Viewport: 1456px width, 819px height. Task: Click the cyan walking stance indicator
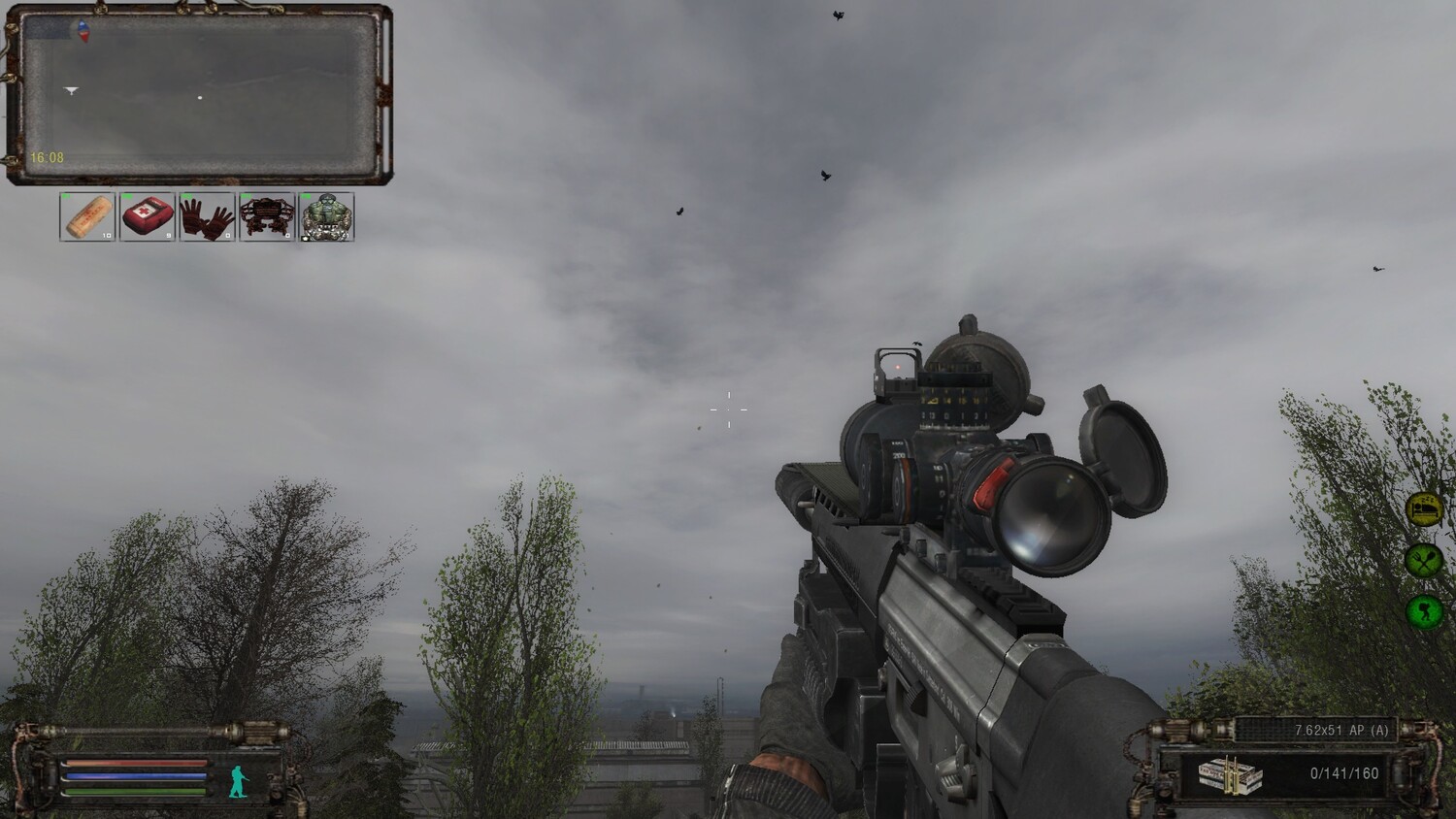click(x=238, y=780)
